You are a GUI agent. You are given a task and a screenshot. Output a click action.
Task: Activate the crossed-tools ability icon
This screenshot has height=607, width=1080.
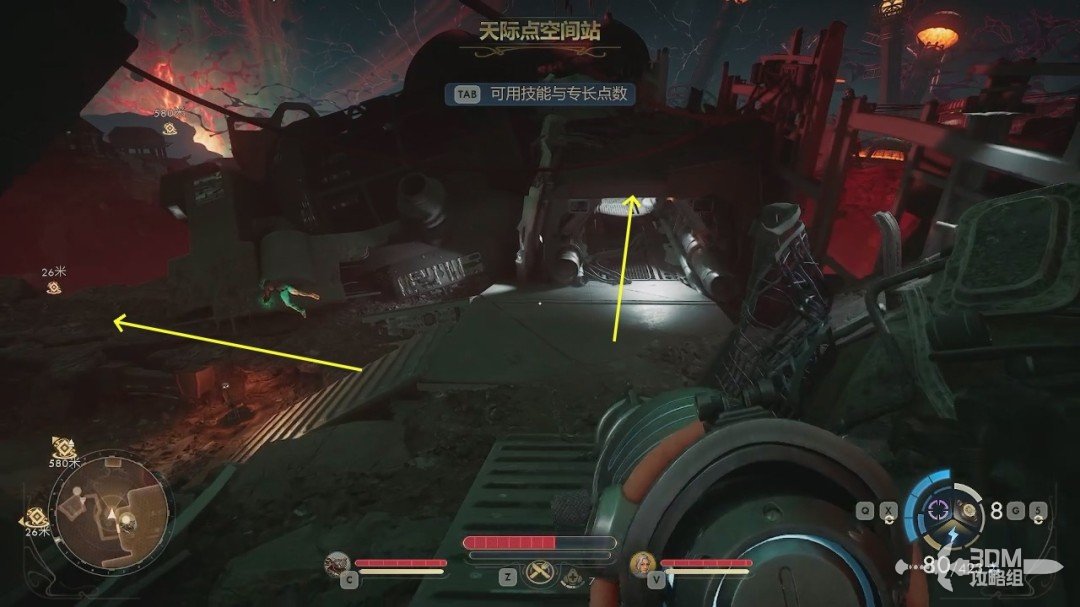coord(539,575)
